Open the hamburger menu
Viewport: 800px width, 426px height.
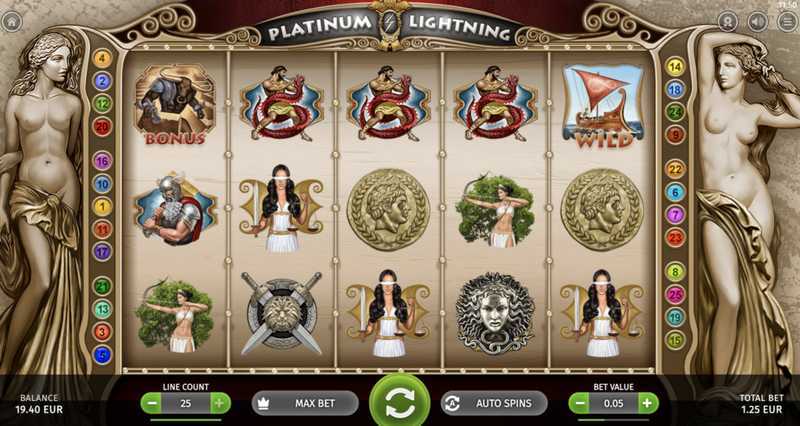click(787, 21)
